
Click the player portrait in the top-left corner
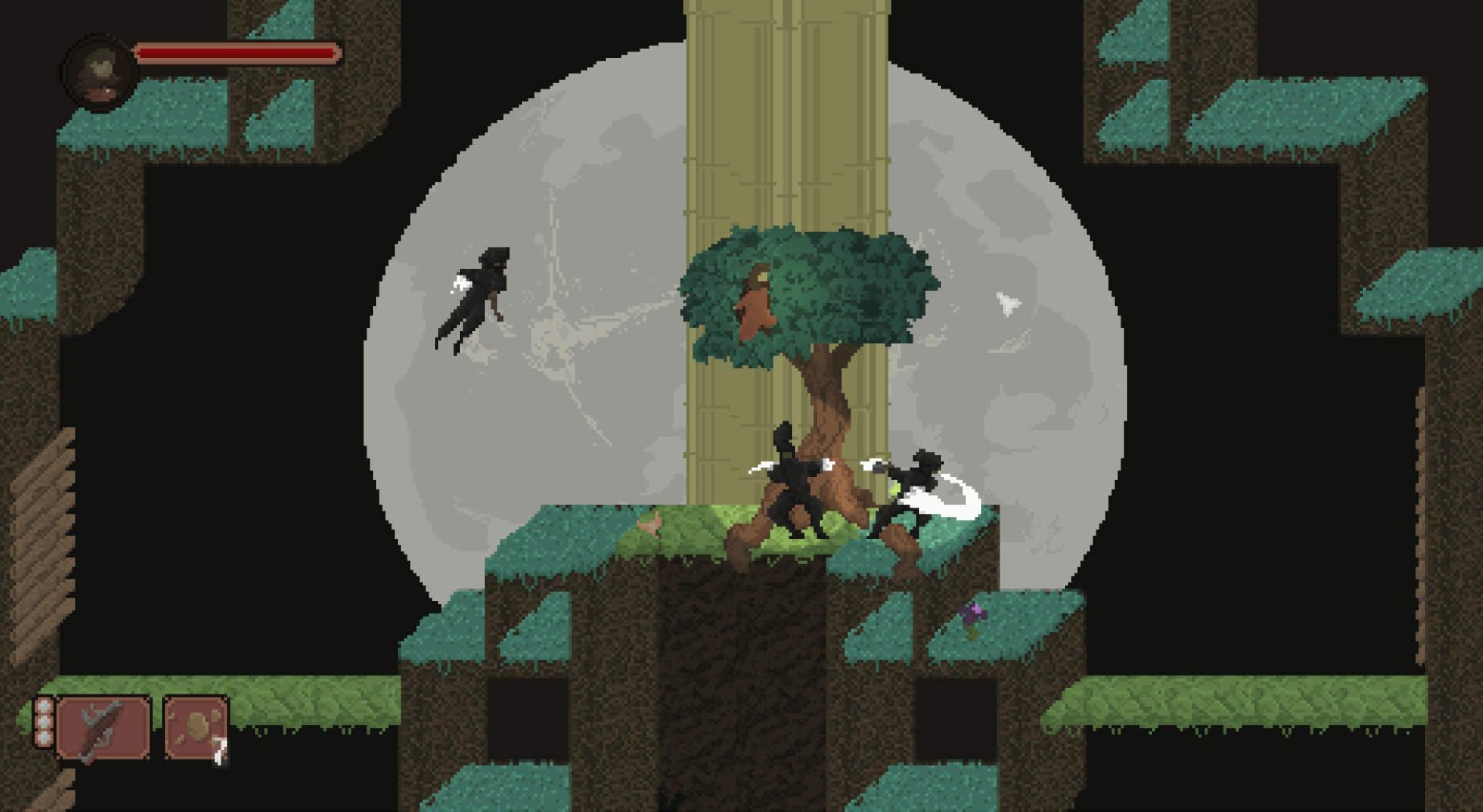[98, 66]
